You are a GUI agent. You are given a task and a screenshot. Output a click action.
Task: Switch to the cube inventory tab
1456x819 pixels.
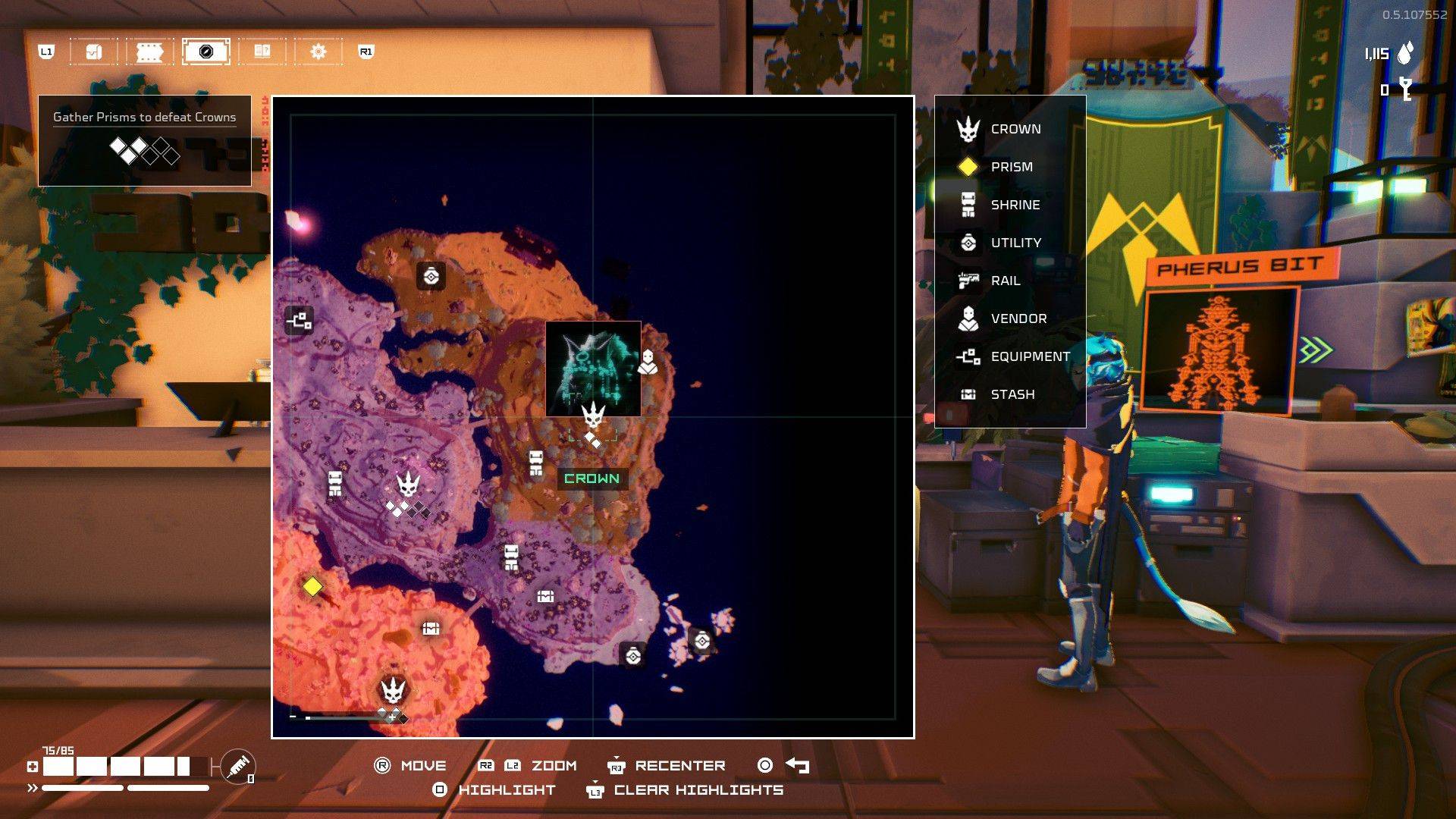(x=94, y=52)
